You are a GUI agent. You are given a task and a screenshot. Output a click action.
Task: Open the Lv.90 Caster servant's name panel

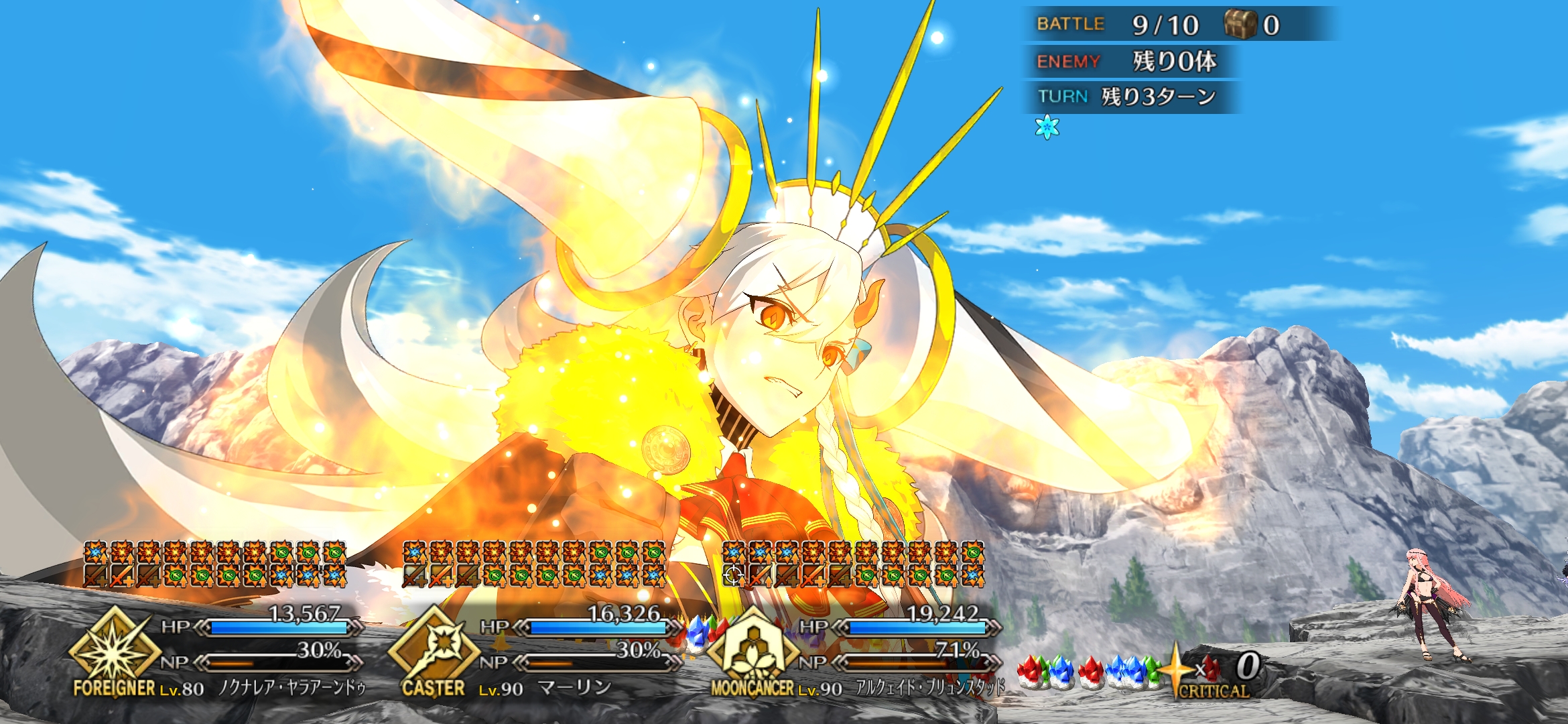[x=575, y=688]
